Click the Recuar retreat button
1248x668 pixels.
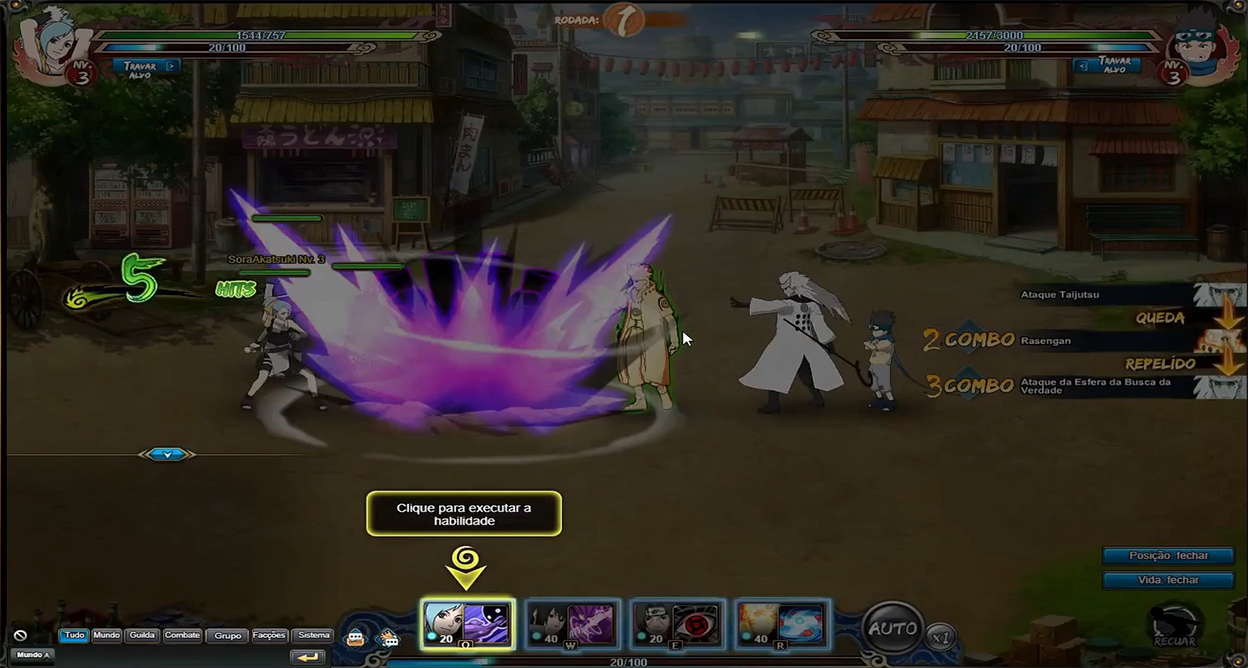click(x=1174, y=626)
